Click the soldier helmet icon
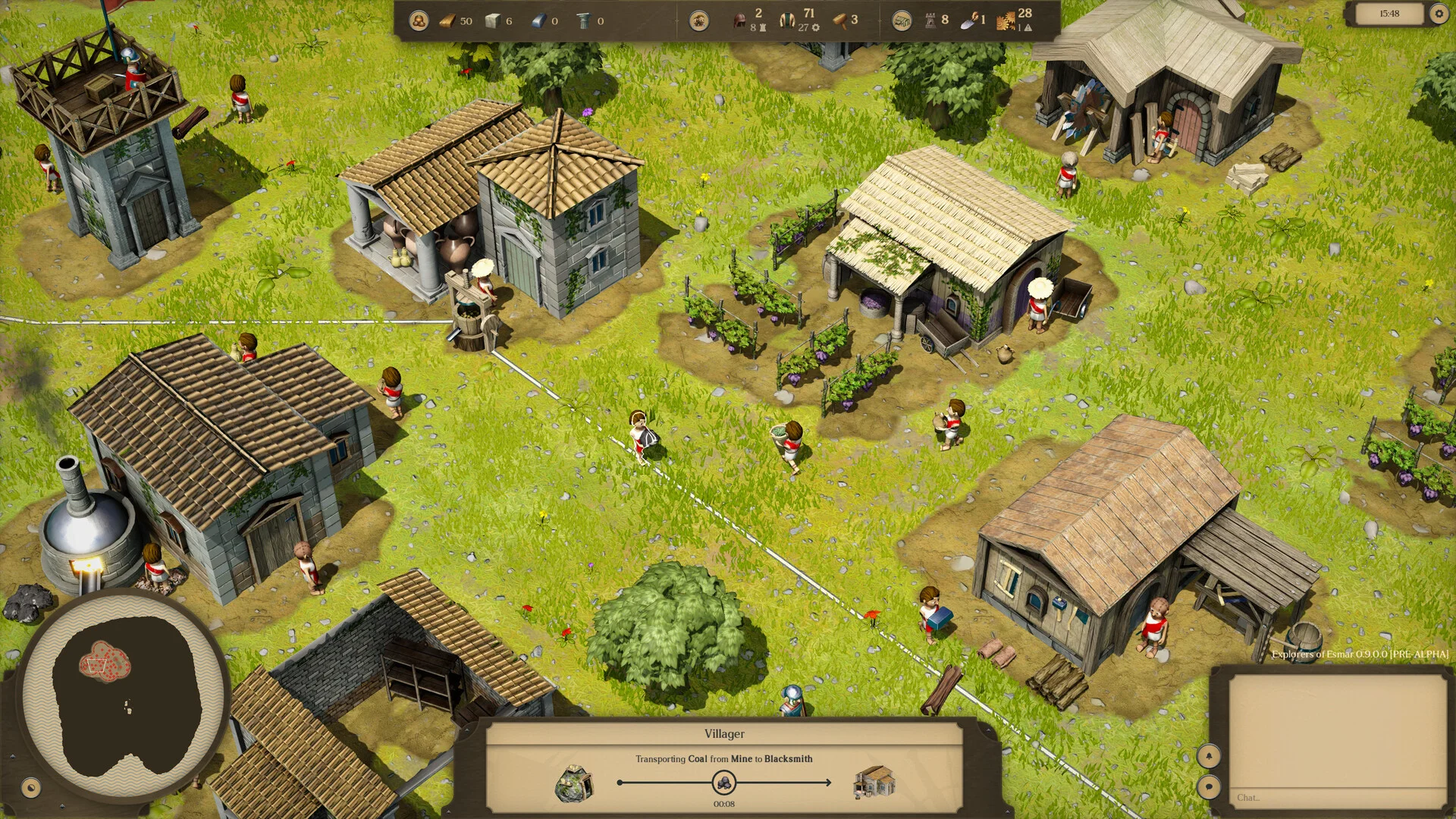Viewport: 1456px width, 819px height. [x=739, y=20]
